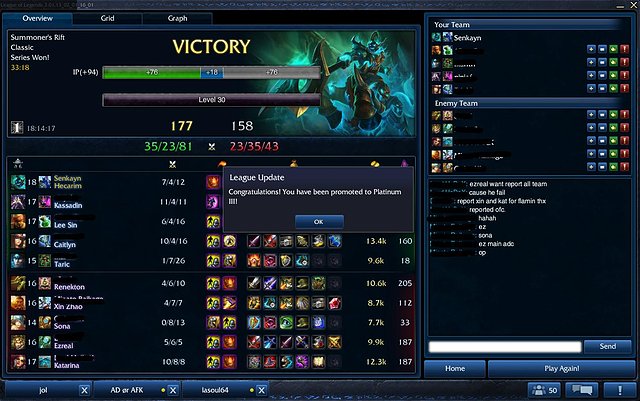Close the 'jol' chat tab
640x401 pixels.
point(84,390)
